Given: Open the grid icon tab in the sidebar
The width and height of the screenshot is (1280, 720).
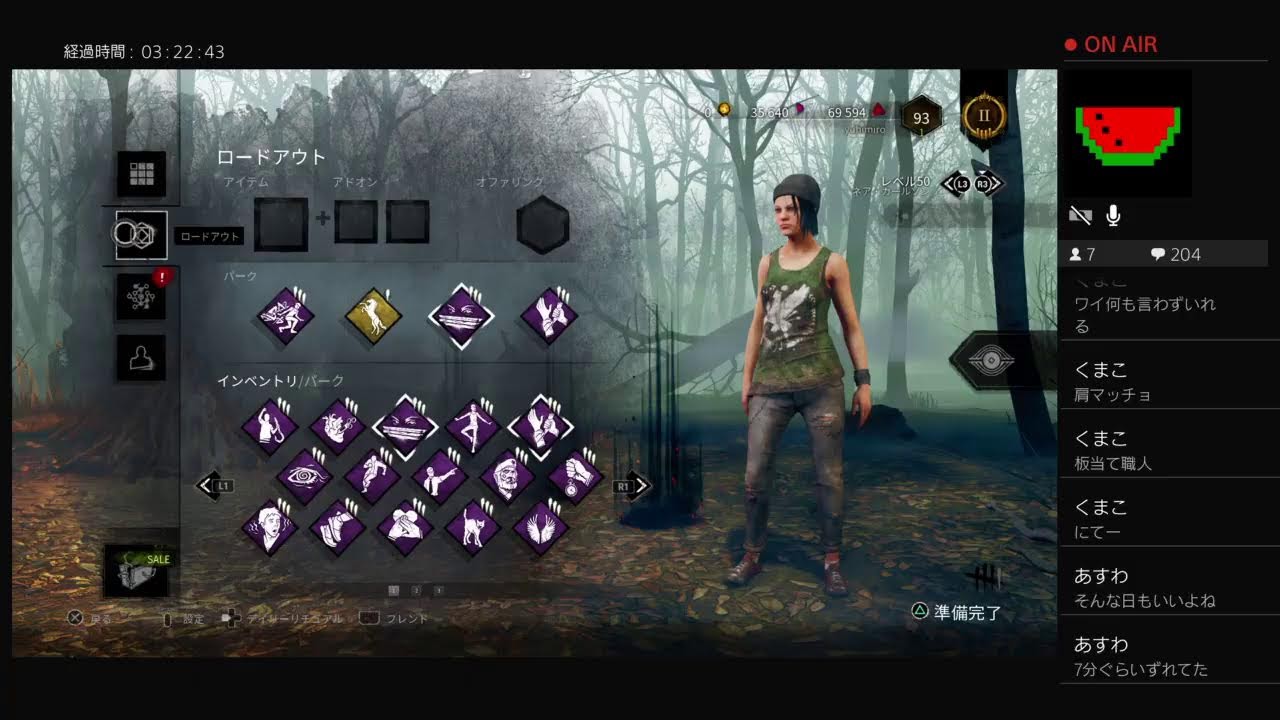Looking at the screenshot, I should (141, 175).
